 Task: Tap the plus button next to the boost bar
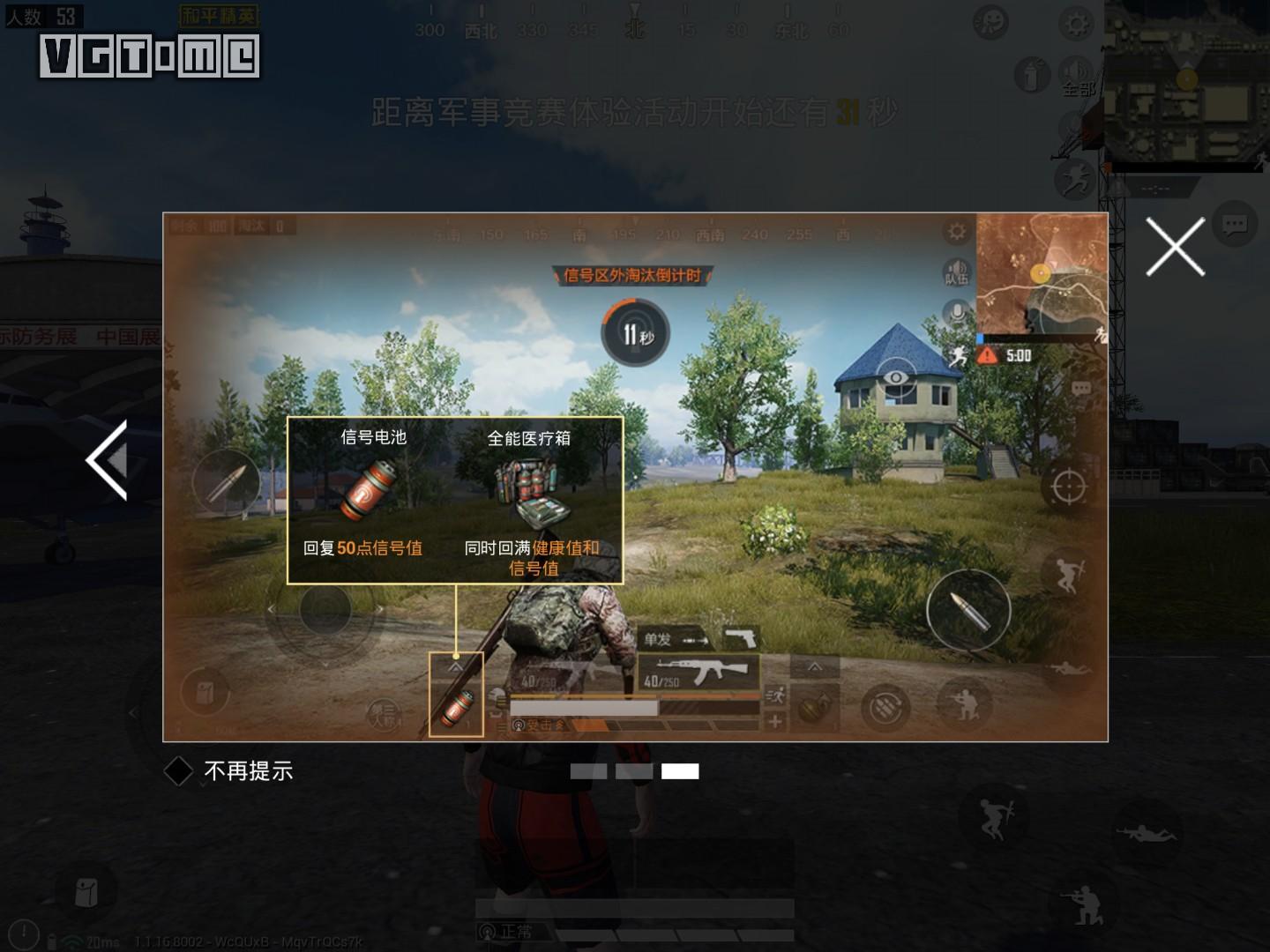777,720
